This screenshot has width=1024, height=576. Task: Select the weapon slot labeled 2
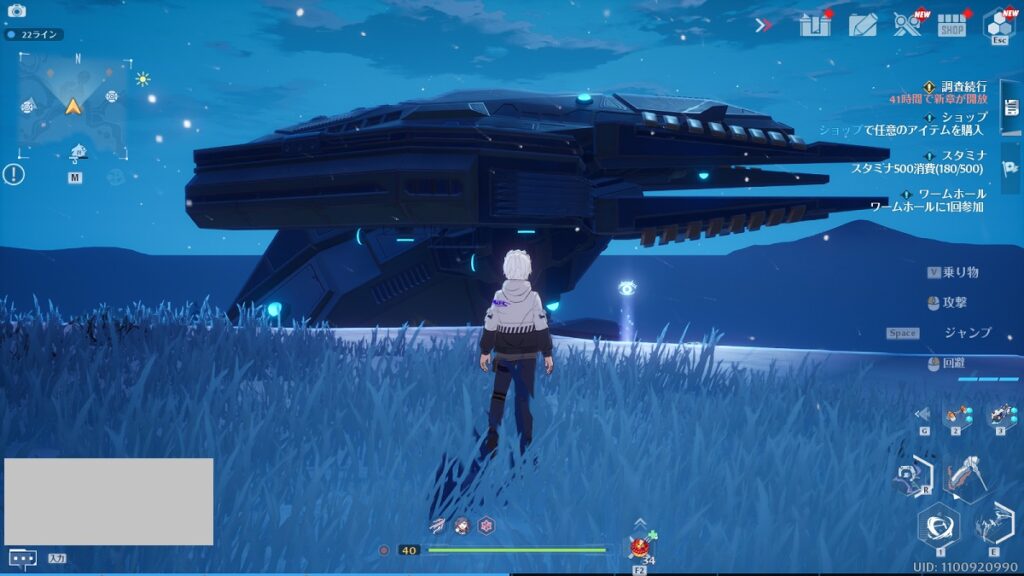coord(956,415)
